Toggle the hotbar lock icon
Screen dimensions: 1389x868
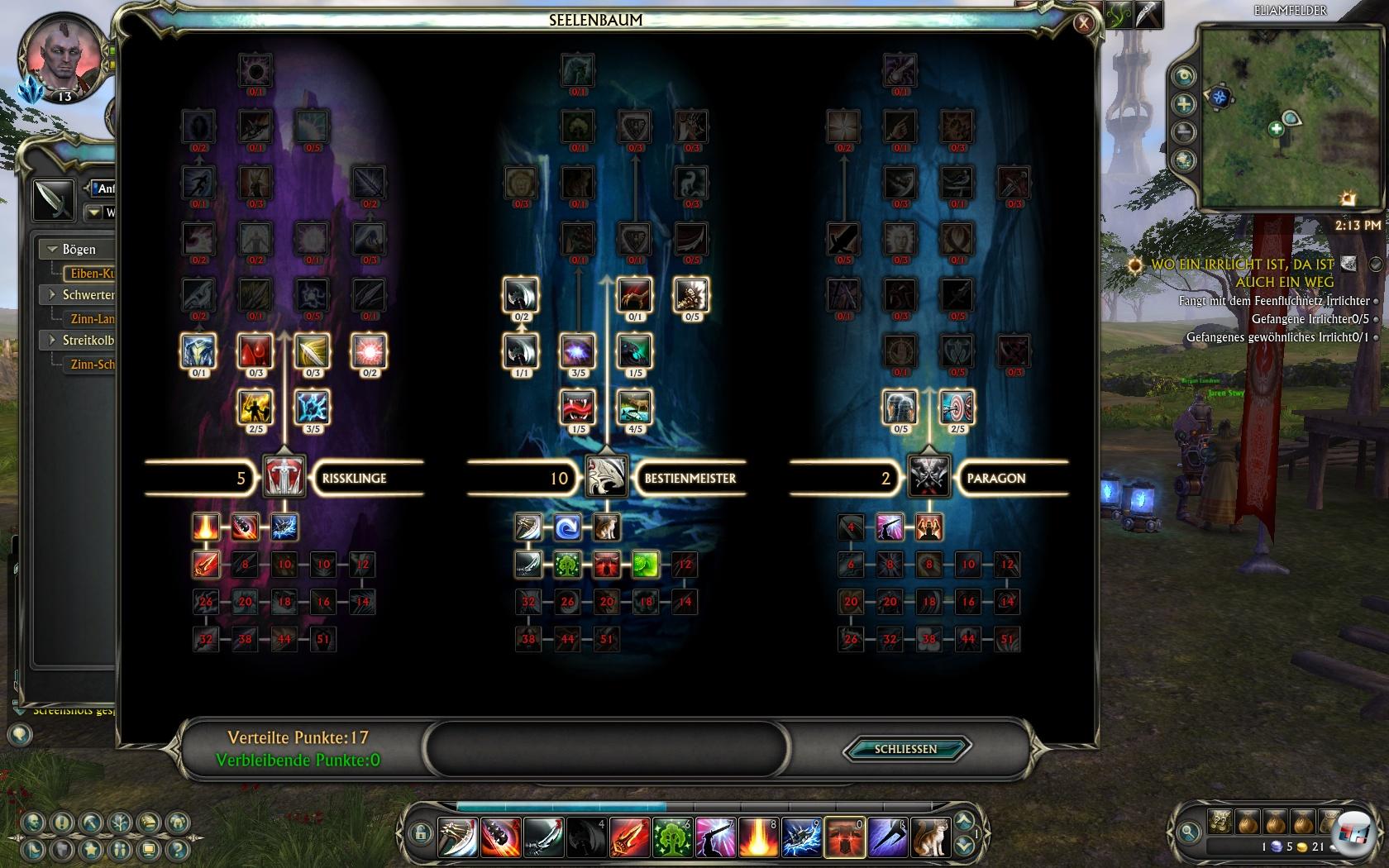(420, 832)
